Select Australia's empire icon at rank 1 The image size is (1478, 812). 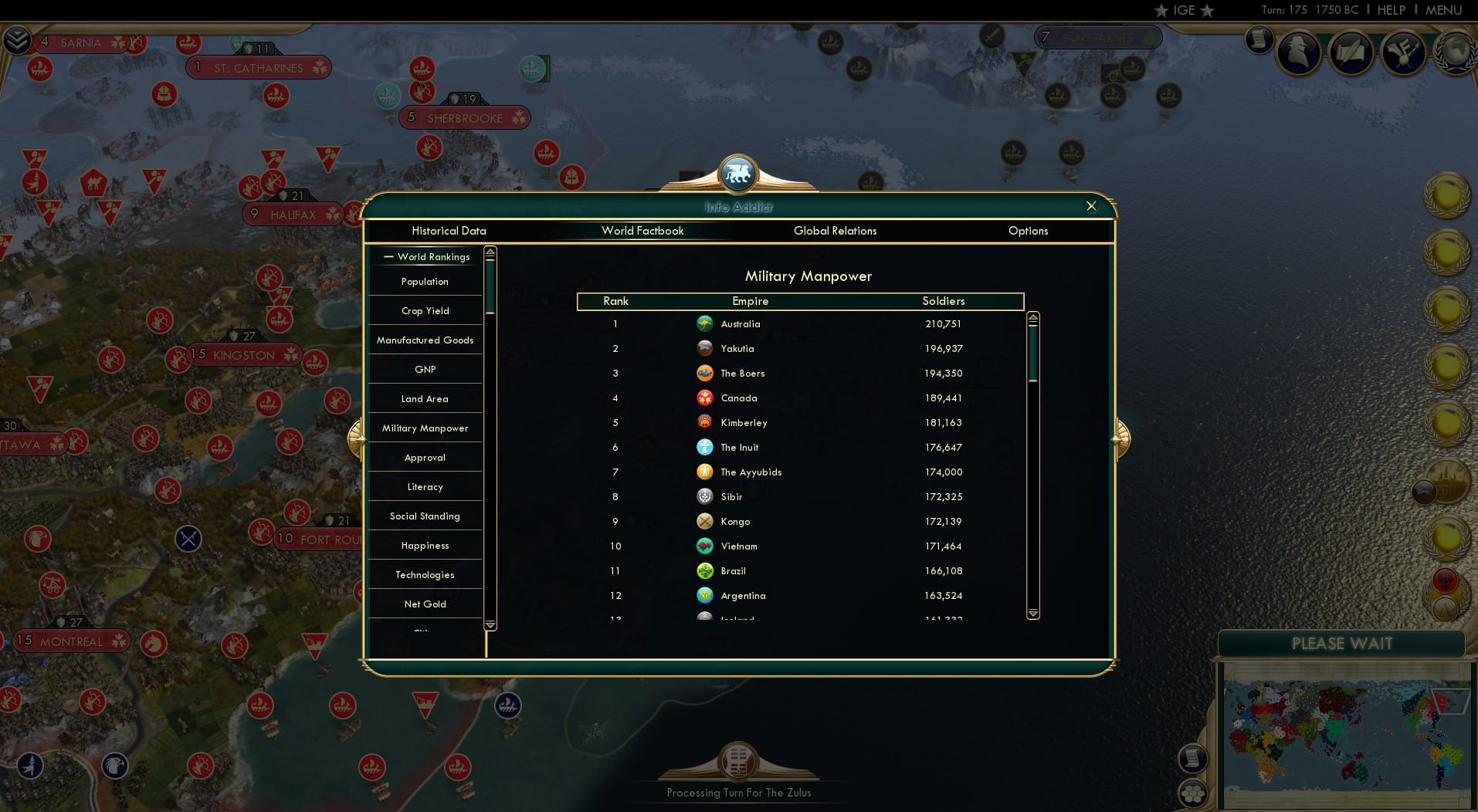click(x=706, y=323)
